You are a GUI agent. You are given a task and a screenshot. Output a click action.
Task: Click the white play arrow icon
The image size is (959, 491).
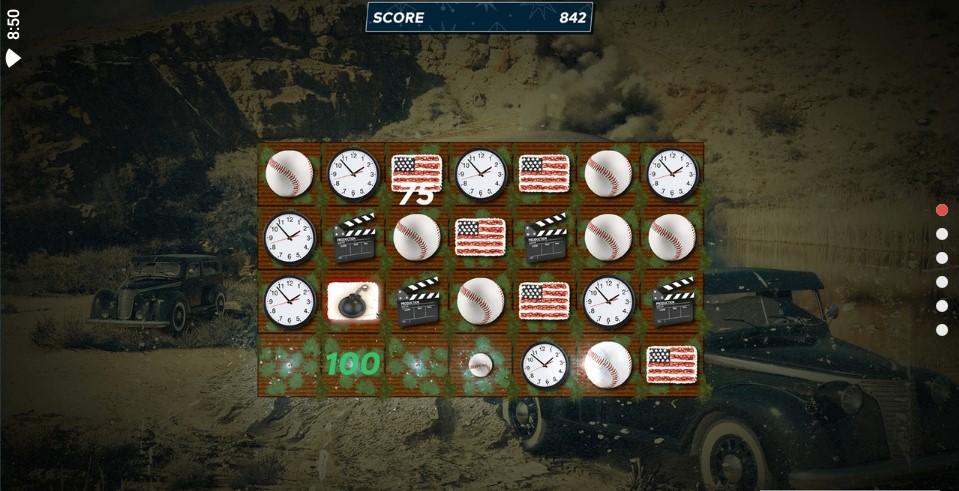pyautogui.click(x=13, y=58)
